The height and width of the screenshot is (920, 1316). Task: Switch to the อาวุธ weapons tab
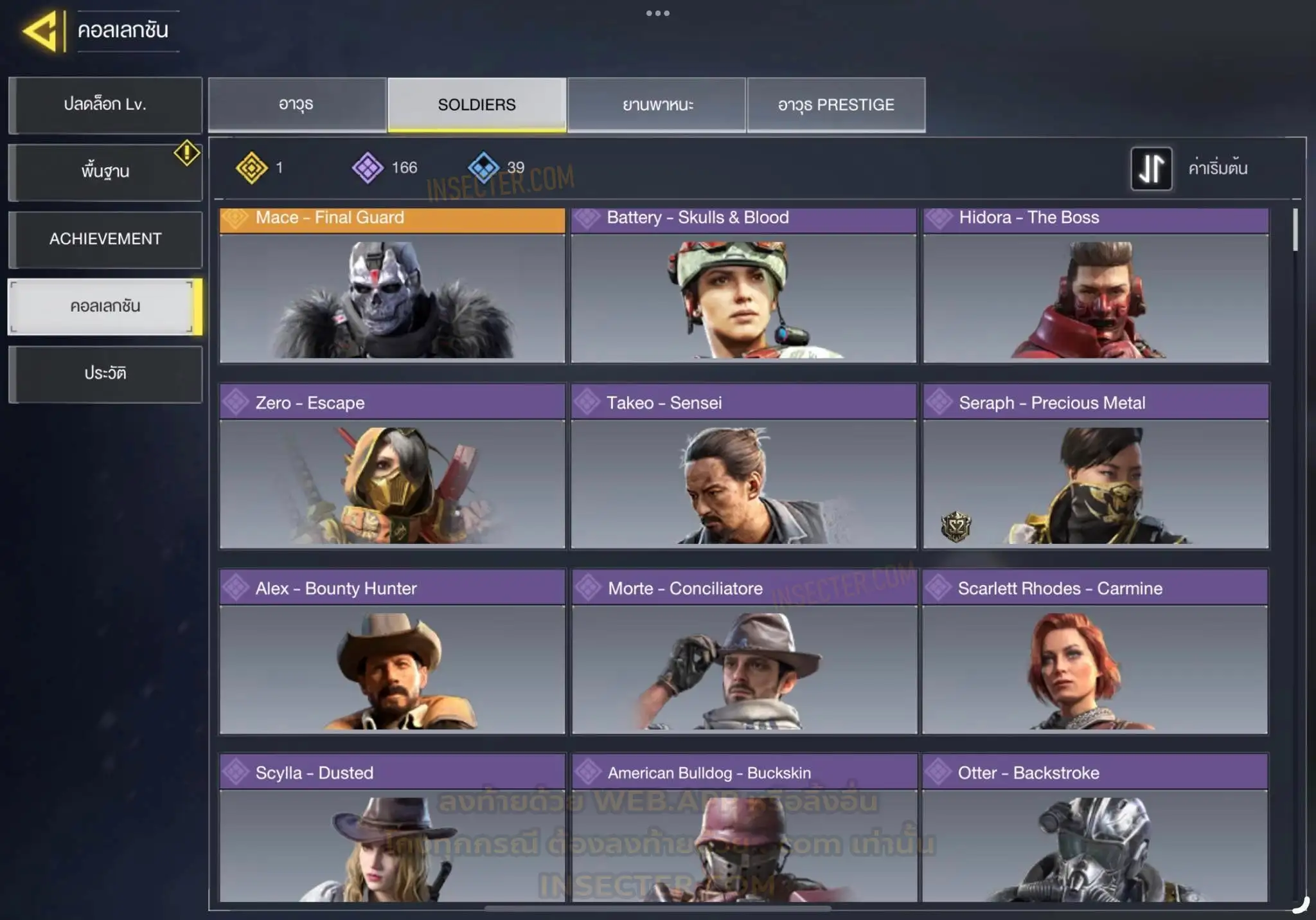296,105
